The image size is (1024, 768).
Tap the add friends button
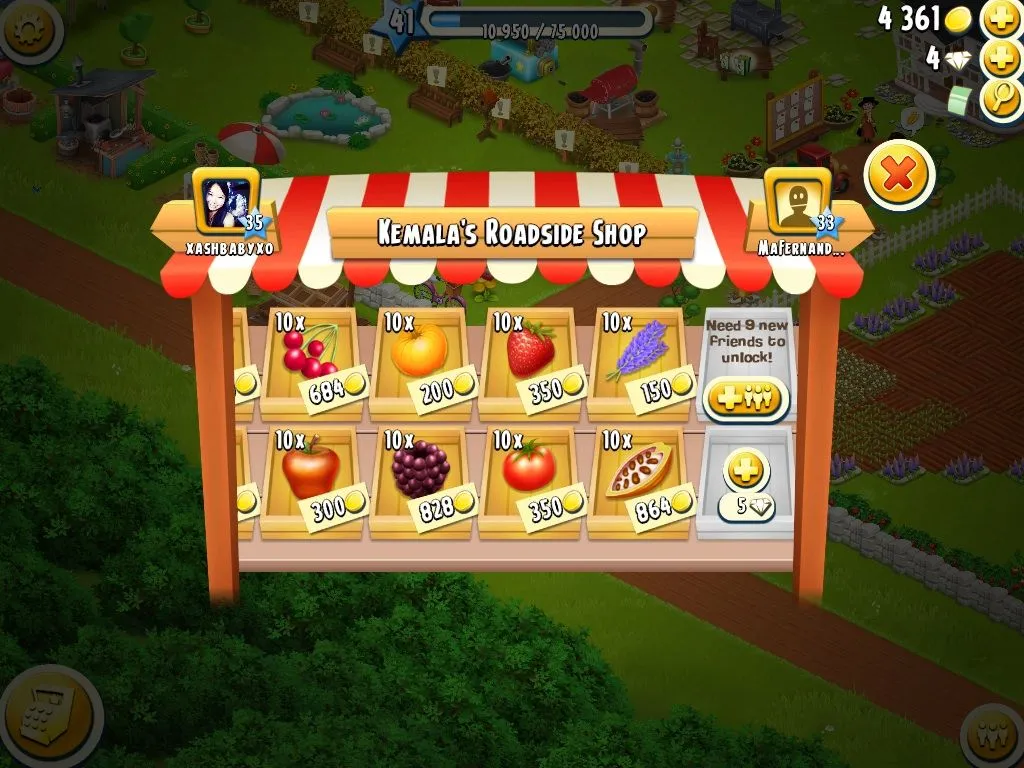[x=745, y=398]
